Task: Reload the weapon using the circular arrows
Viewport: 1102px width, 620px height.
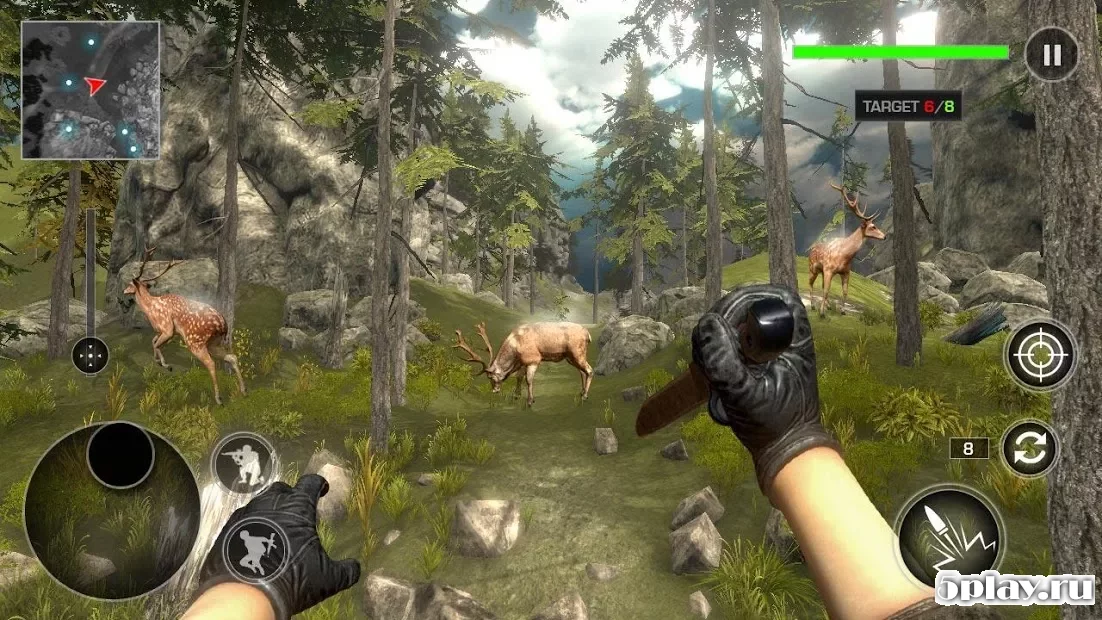Action: (x=1030, y=449)
